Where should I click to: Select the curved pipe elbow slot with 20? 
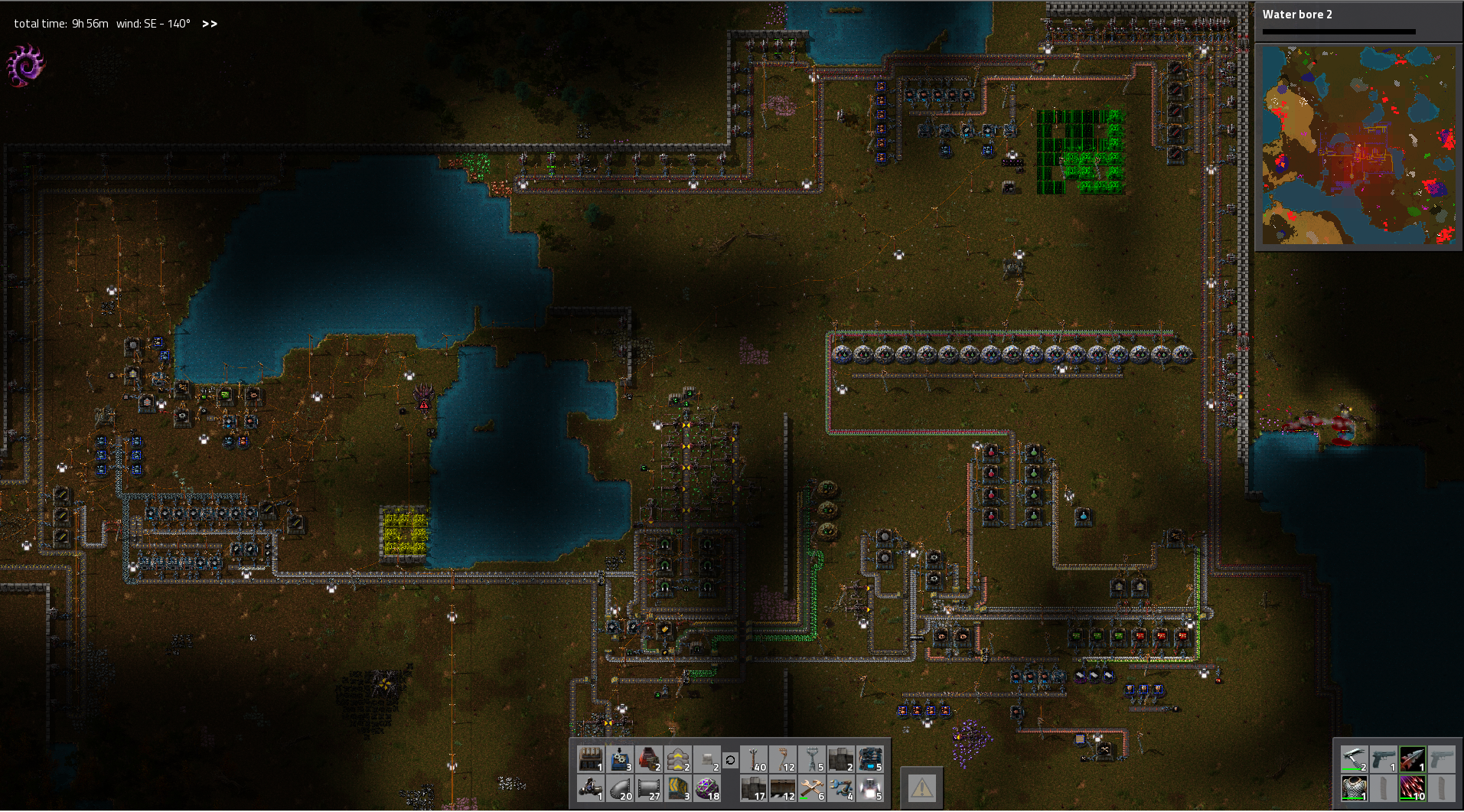tap(620, 788)
